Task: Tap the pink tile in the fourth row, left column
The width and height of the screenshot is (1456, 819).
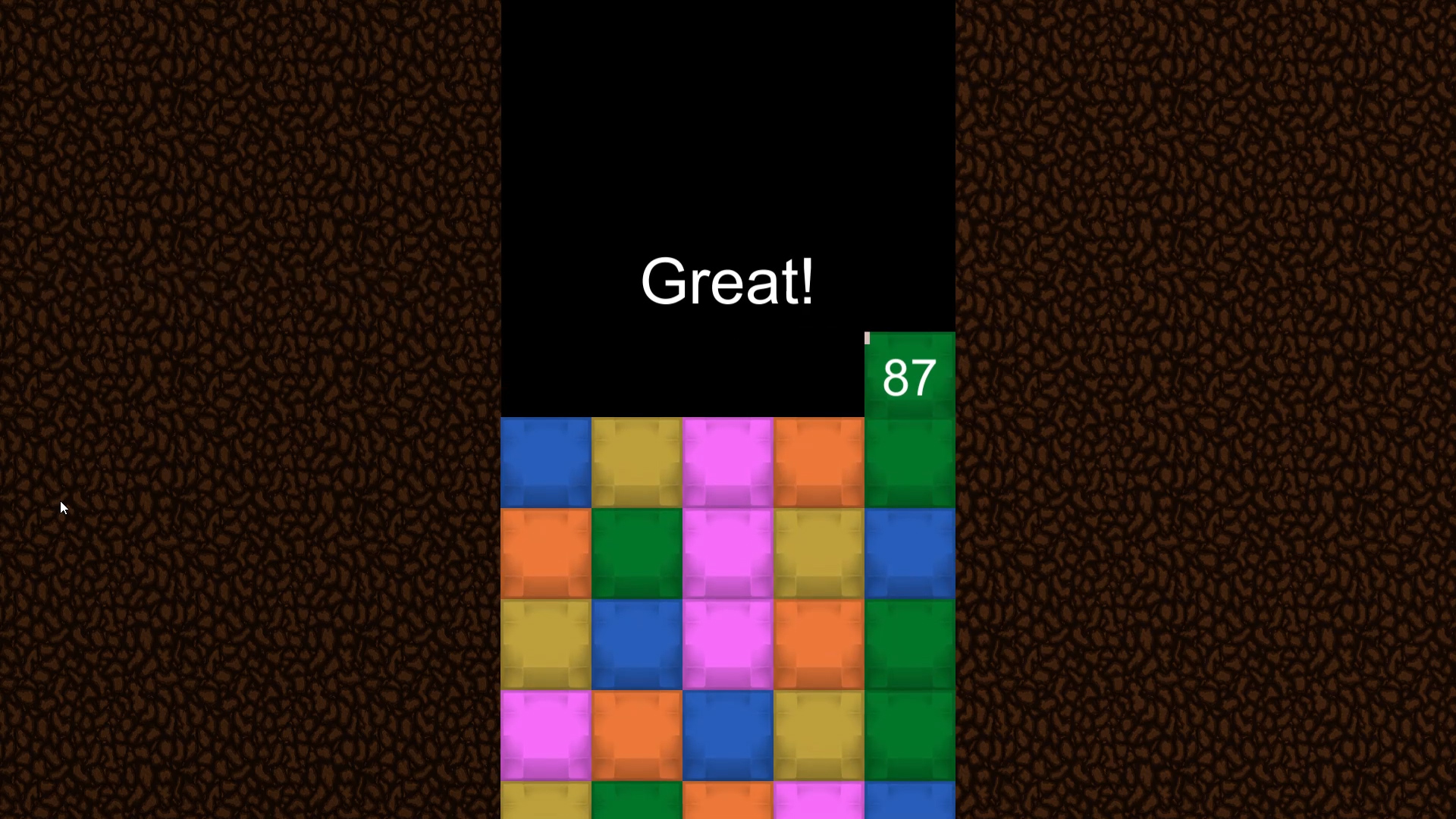Action: tap(546, 732)
